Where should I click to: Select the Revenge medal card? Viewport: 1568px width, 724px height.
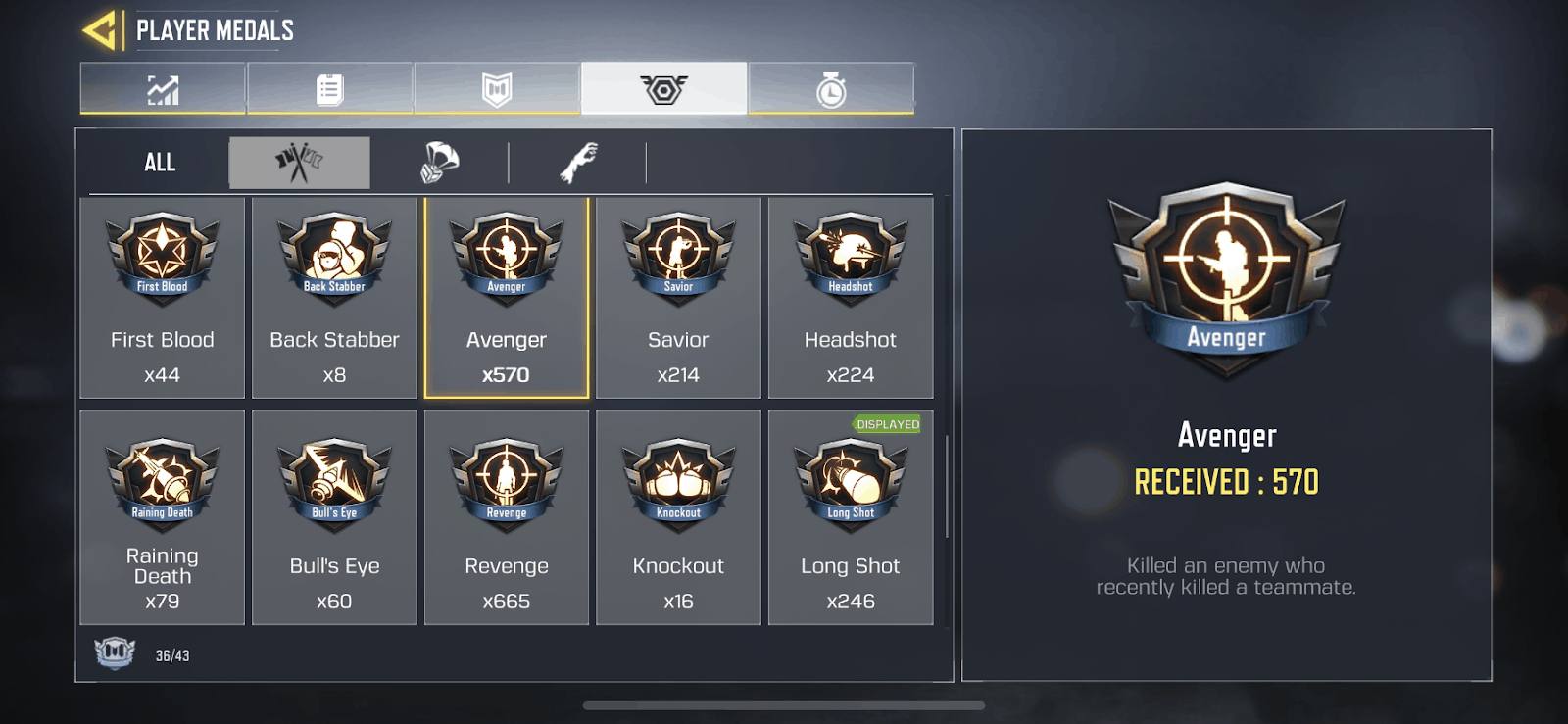pos(506,516)
